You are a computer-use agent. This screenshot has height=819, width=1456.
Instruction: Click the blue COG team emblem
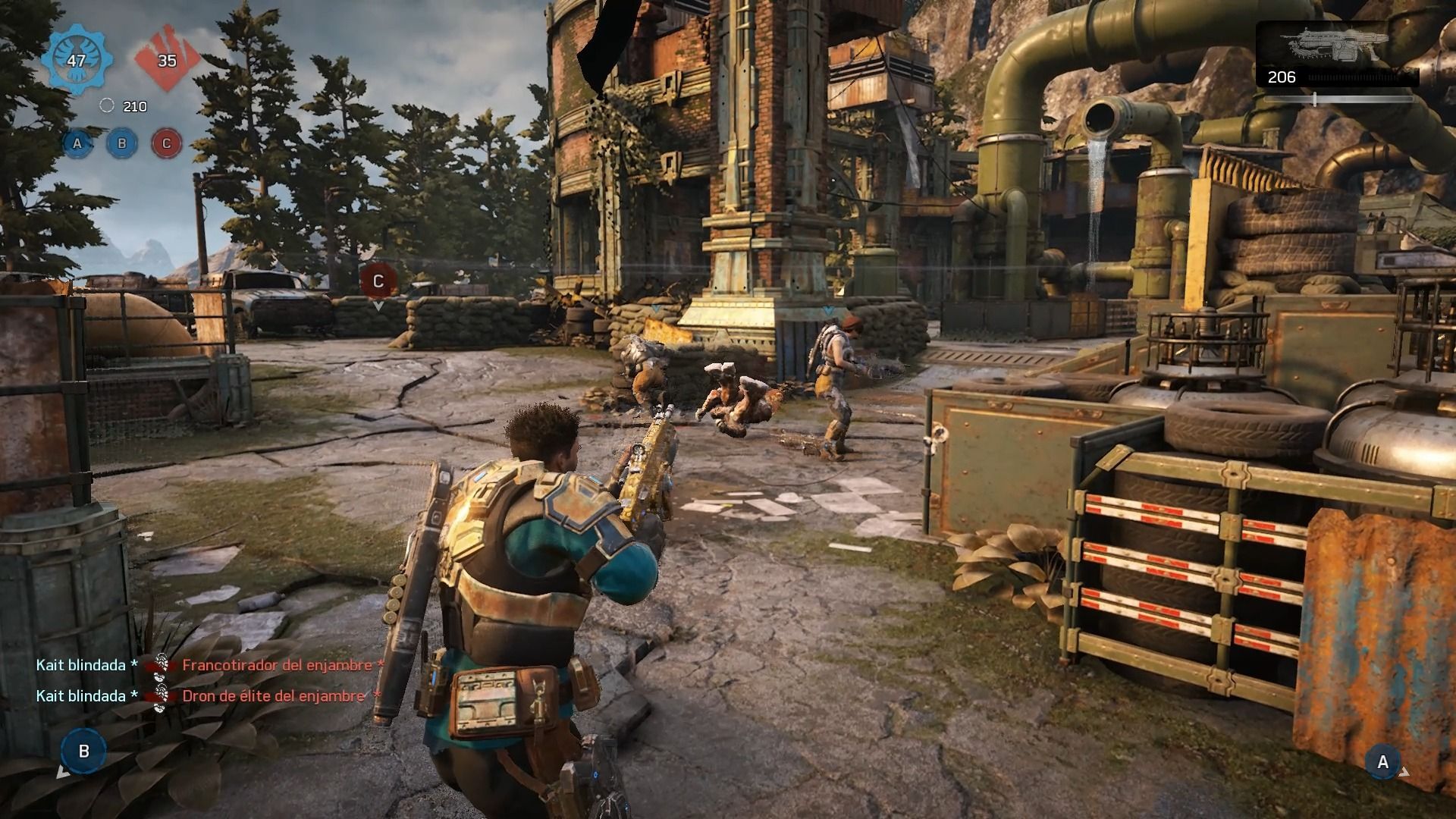click(77, 60)
